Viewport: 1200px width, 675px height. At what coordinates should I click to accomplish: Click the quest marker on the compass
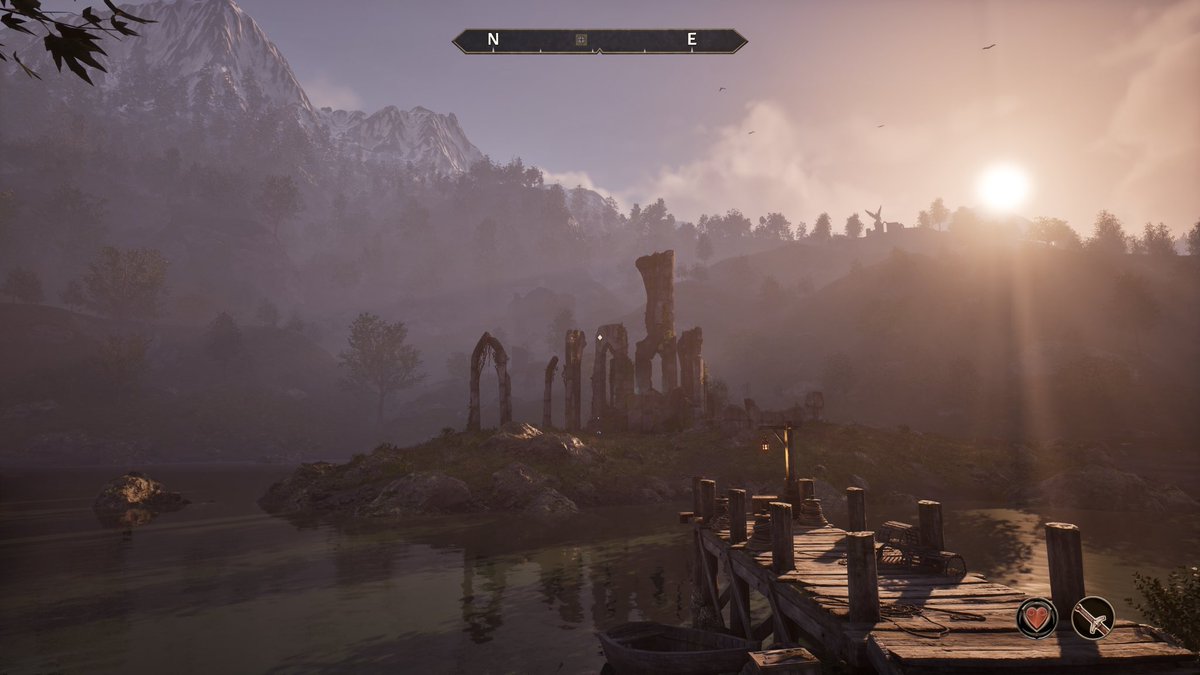tap(581, 41)
